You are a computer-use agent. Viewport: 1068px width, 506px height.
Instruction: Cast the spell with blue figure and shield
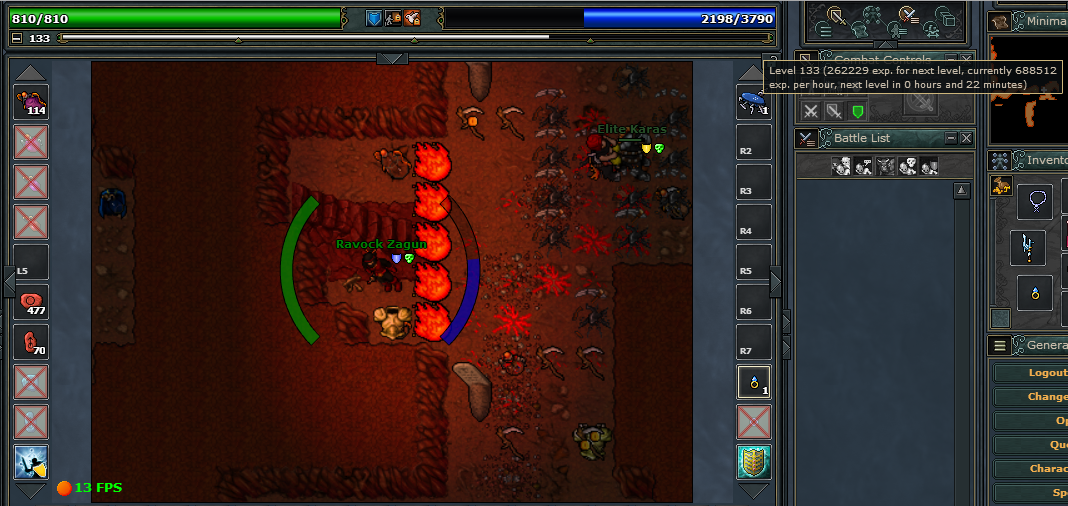tap(31, 462)
